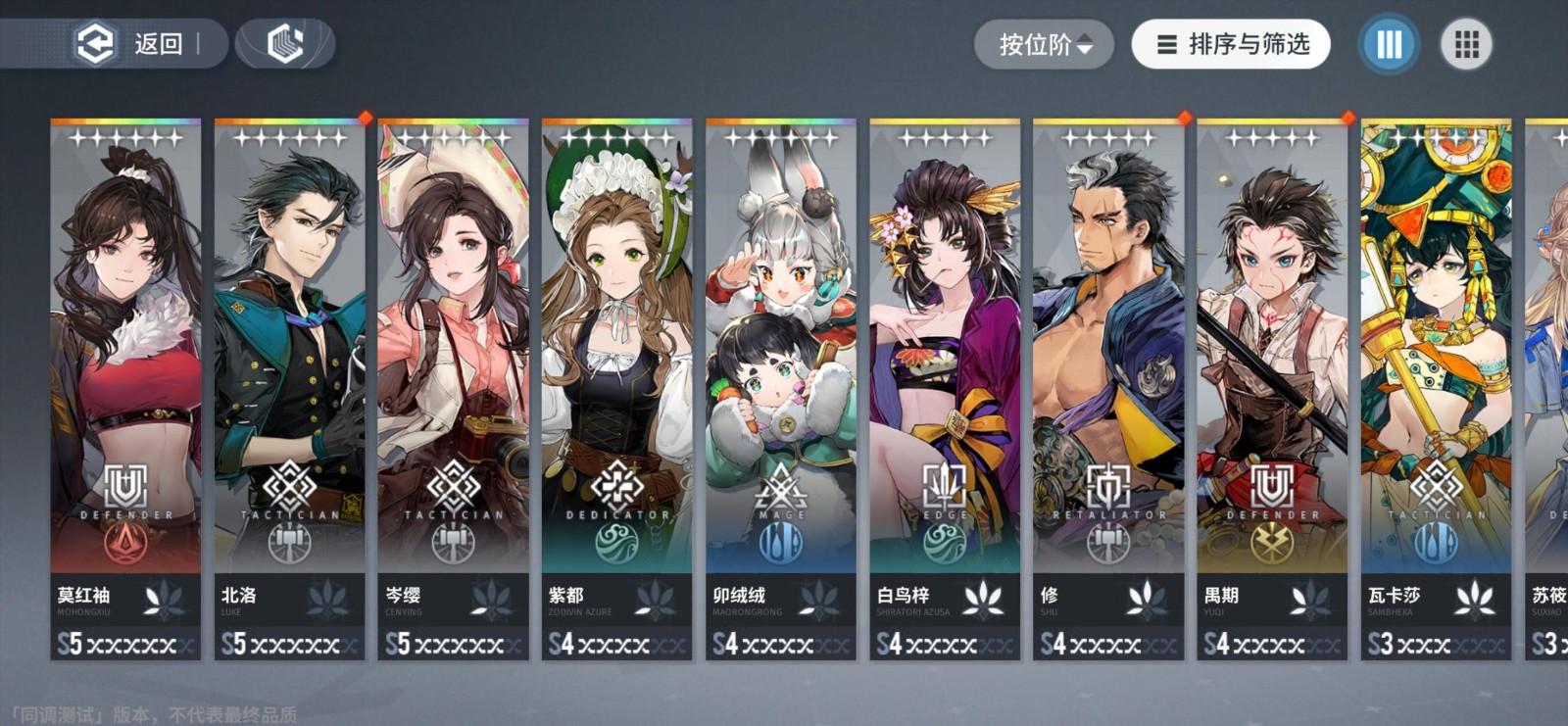Switch to grid display mode
Viewport: 1568px width, 726px height.
(1465, 44)
